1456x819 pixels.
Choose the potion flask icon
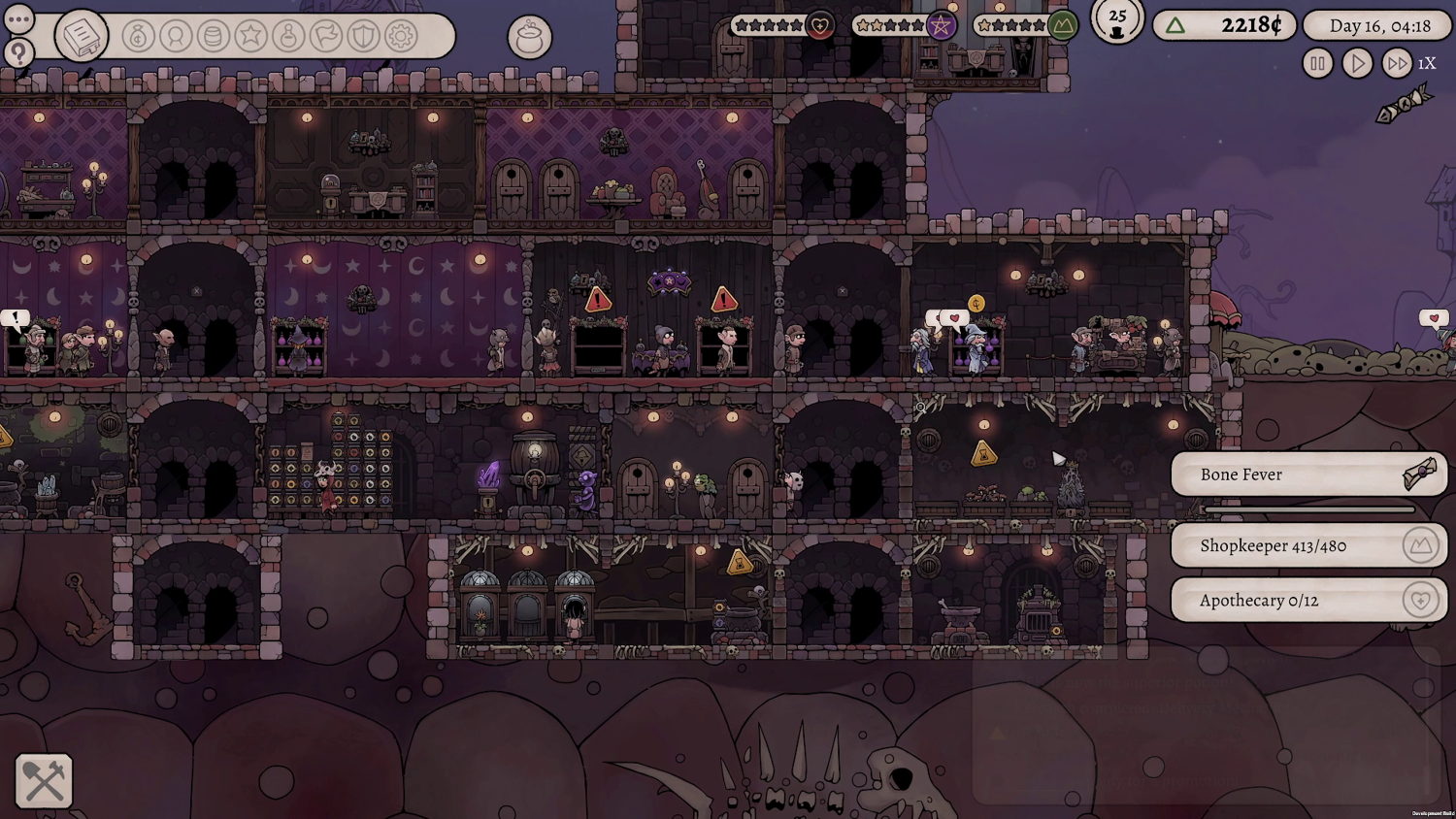click(288, 37)
